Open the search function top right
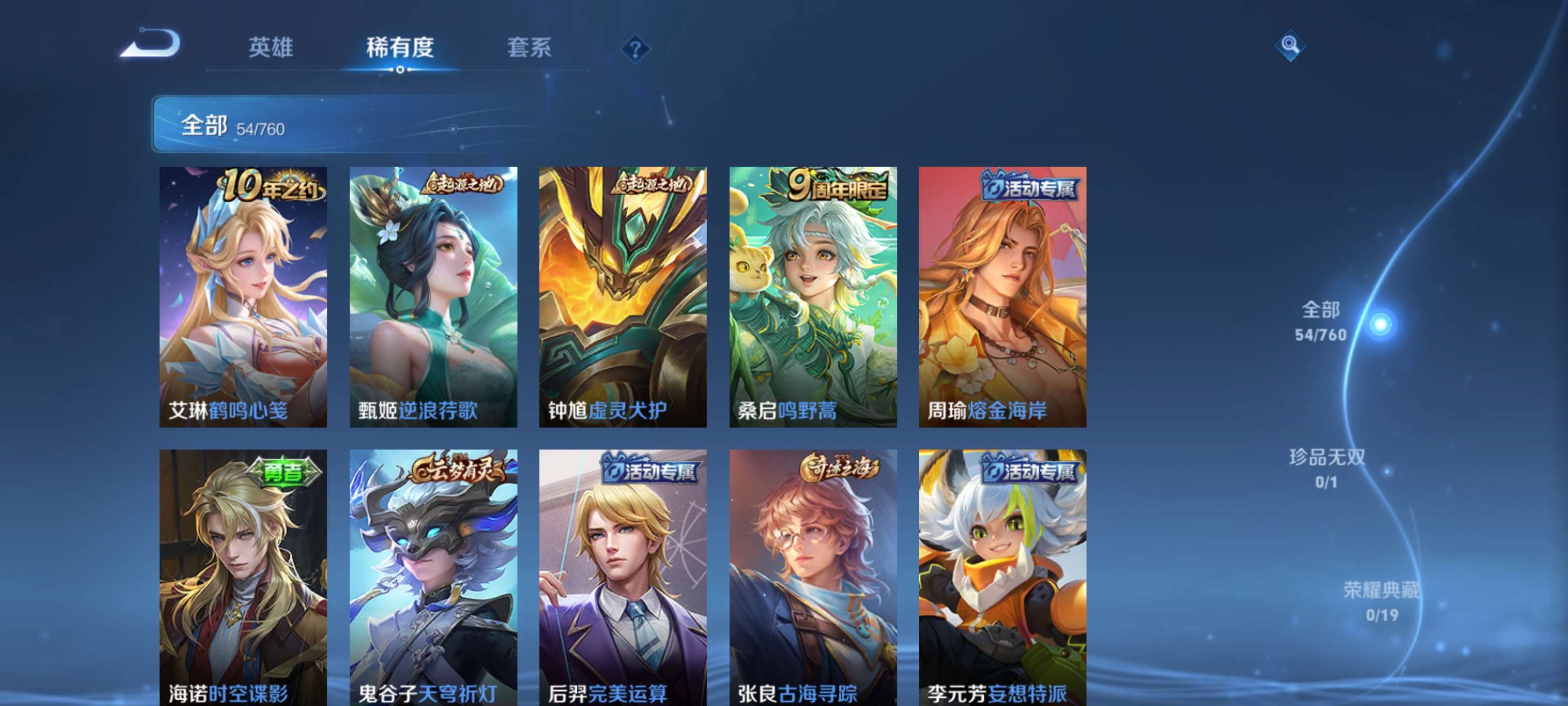Viewport: 1568px width, 706px height. point(1291,46)
